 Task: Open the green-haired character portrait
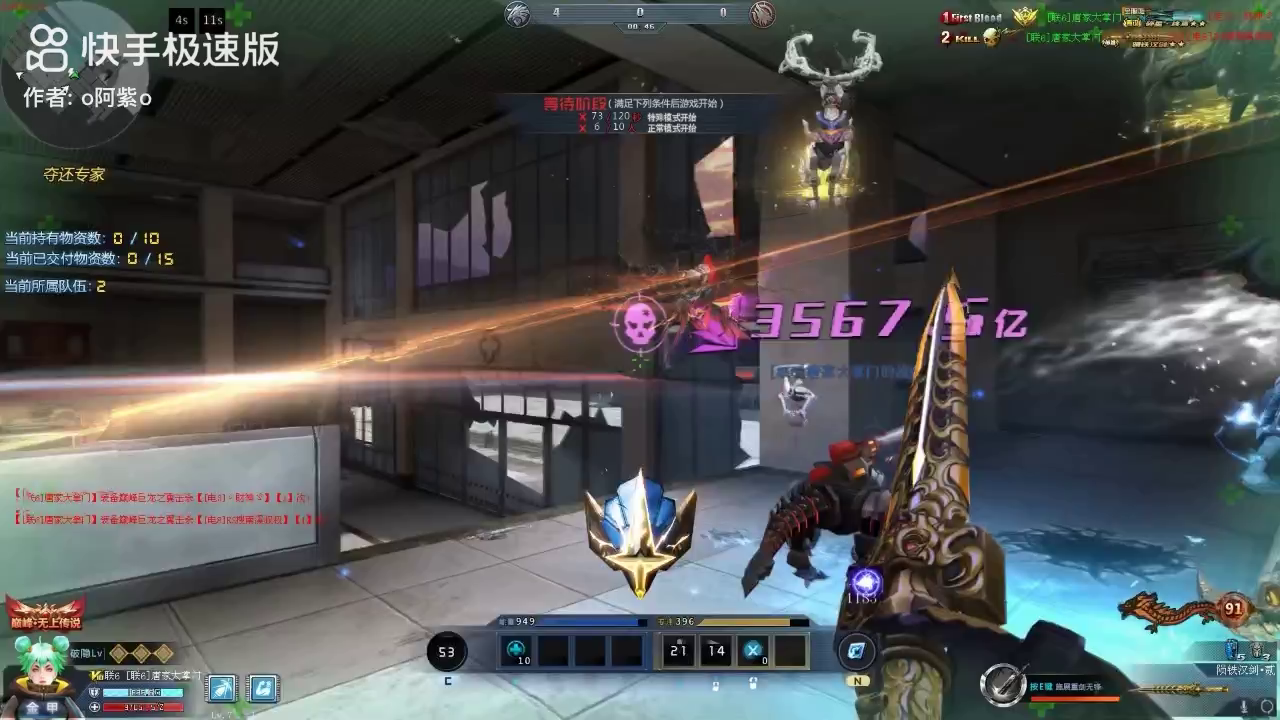click(x=40, y=675)
